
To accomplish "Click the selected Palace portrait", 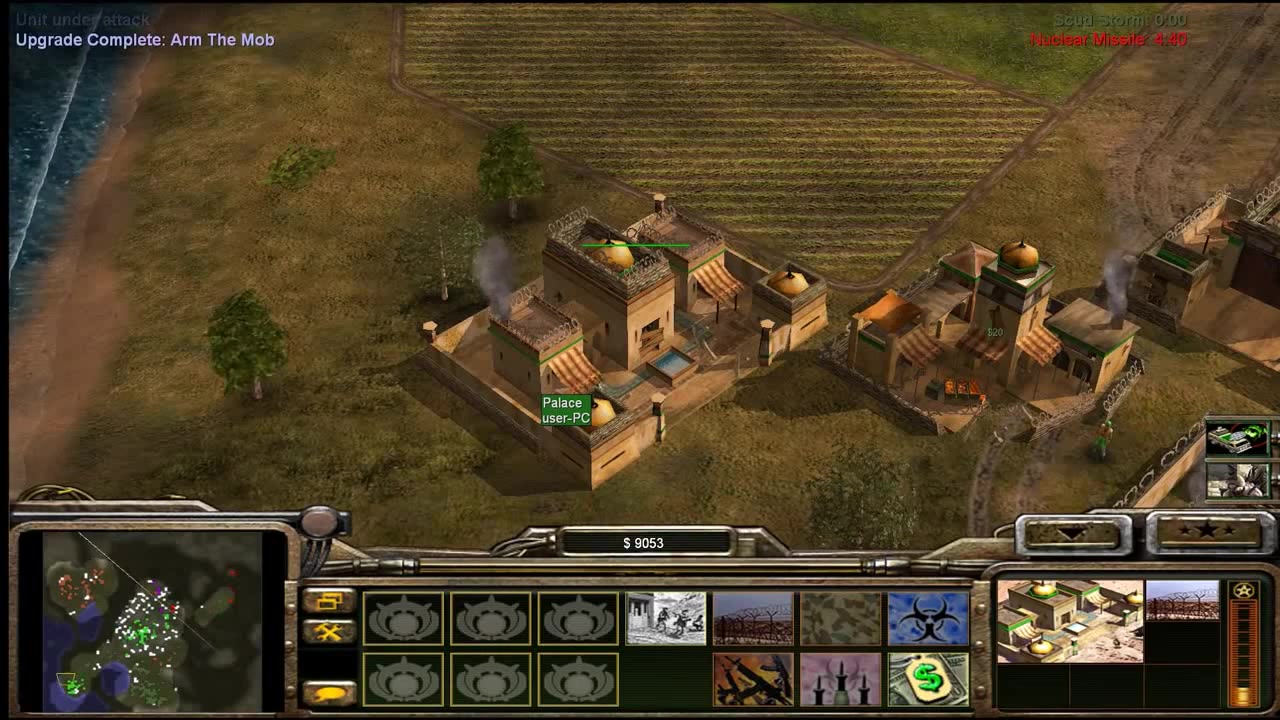I will point(1070,621).
